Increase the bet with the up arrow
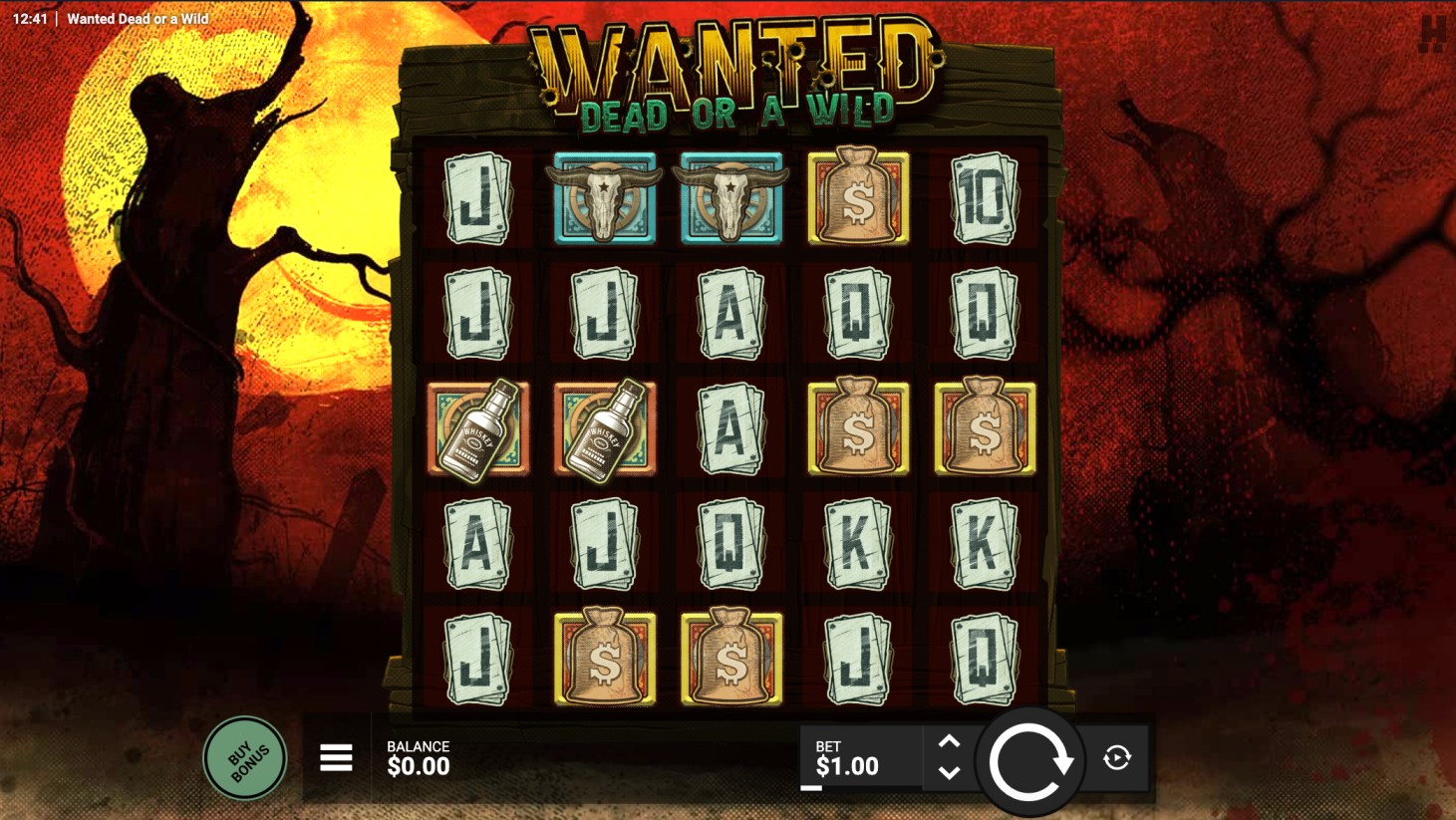1456x820 pixels. pos(948,741)
